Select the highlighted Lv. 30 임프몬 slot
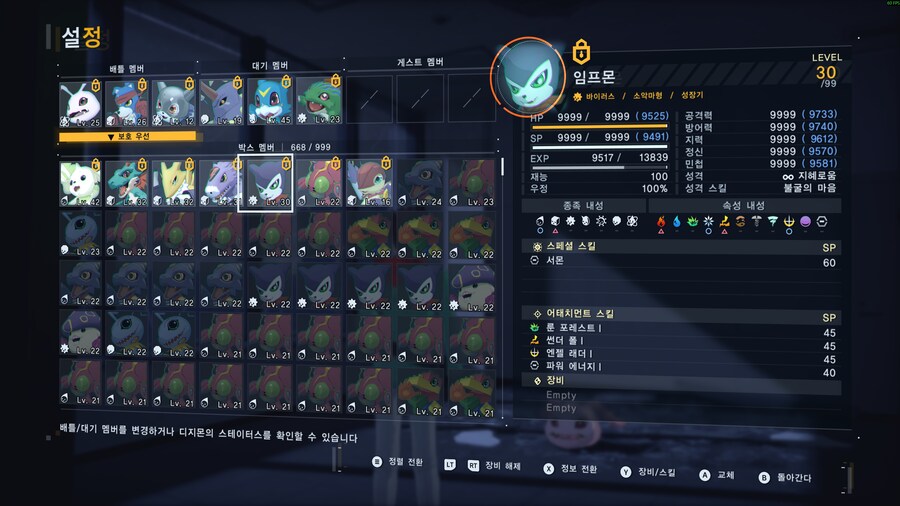Image resolution: width=900 pixels, height=506 pixels. (266, 184)
